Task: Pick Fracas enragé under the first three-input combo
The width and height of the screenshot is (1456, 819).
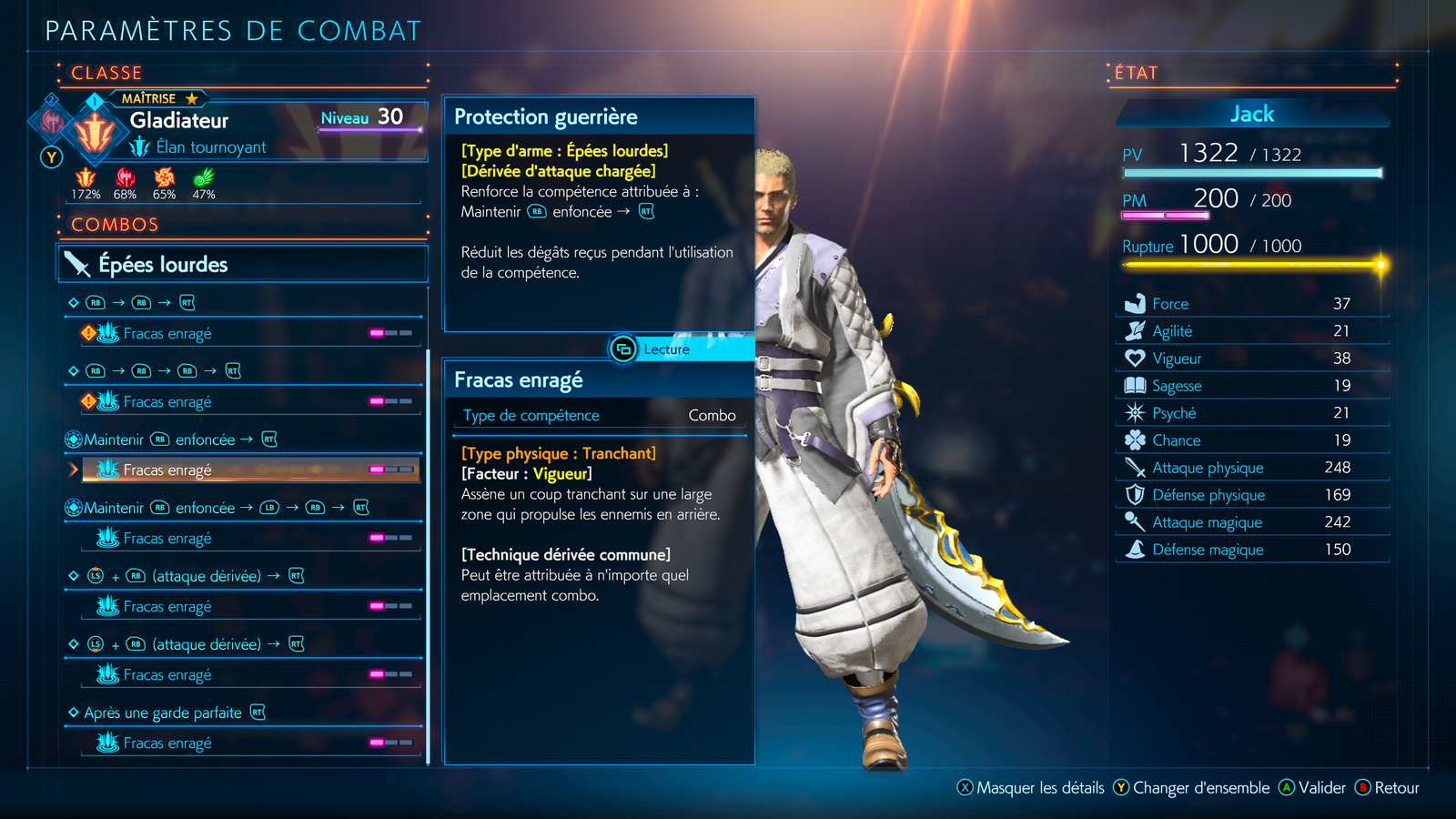Action: pos(250,334)
